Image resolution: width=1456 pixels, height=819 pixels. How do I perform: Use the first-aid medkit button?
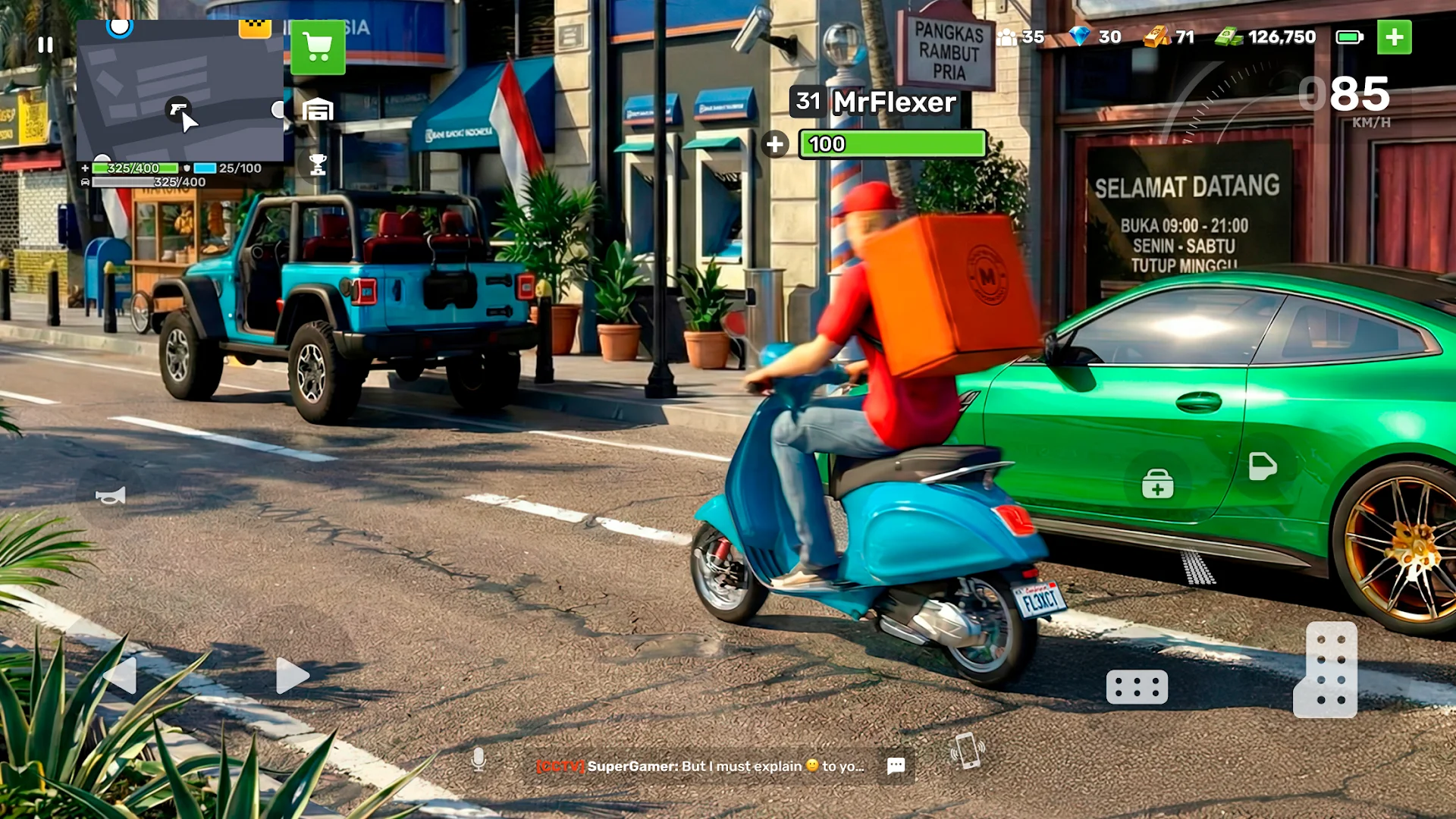tap(1158, 484)
